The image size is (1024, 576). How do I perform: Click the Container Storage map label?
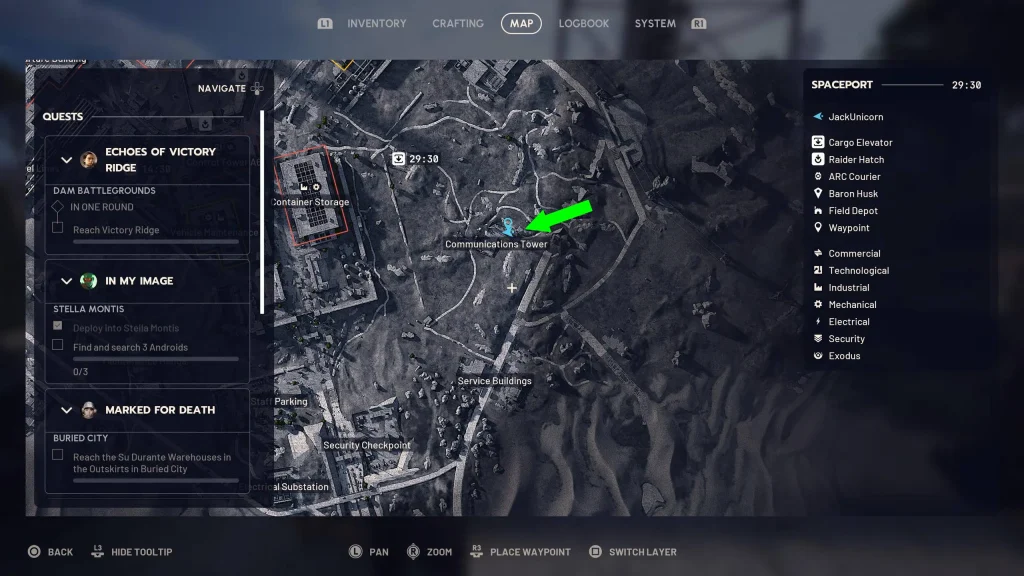tap(311, 202)
